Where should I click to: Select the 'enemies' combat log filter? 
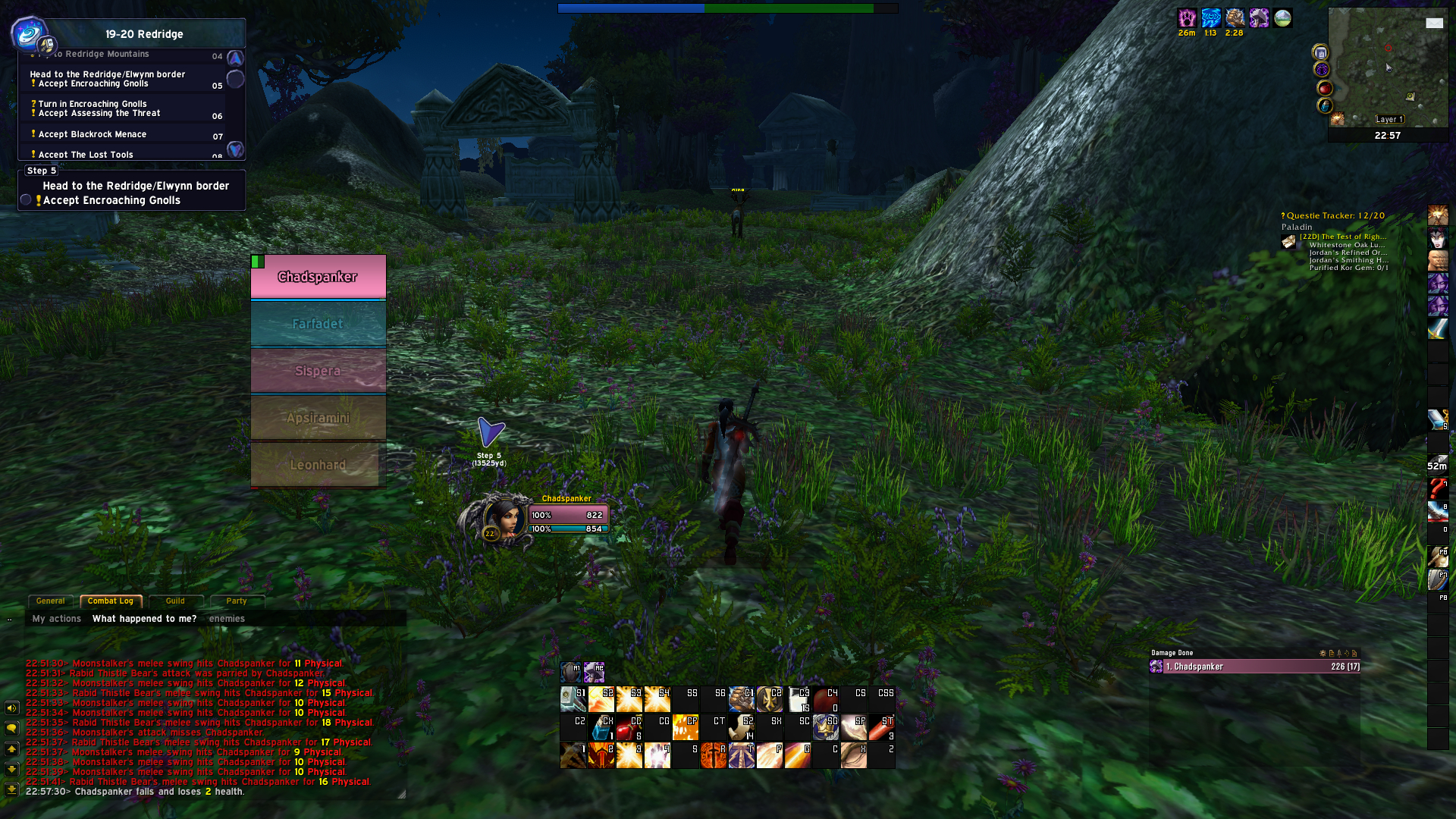[227, 619]
